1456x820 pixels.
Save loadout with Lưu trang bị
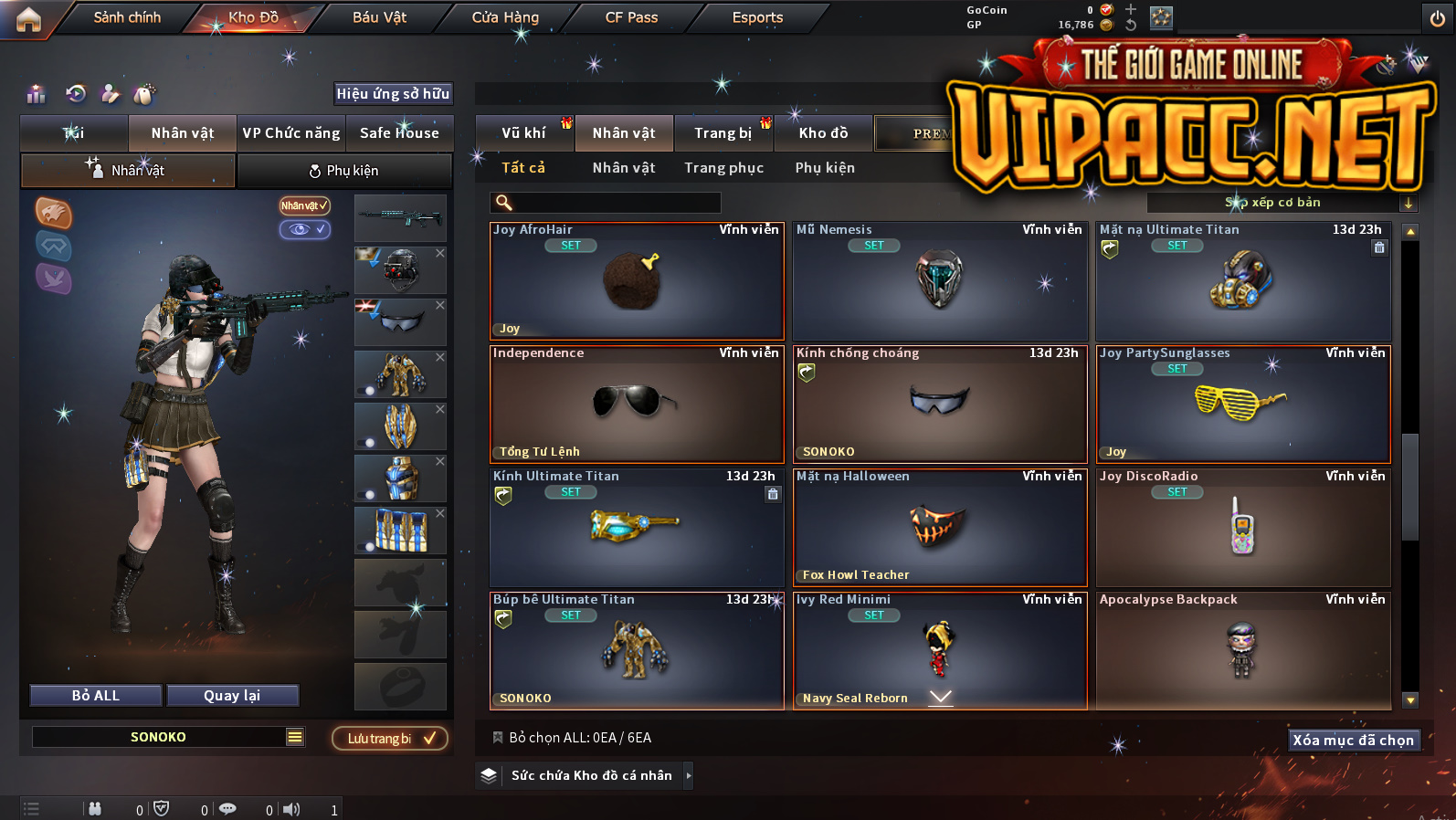(x=390, y=738)
